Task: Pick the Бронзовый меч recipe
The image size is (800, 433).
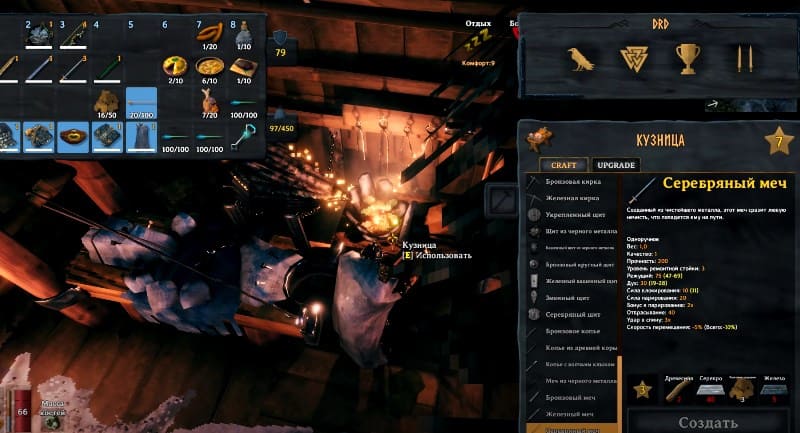Action: [x=573, y=396]
